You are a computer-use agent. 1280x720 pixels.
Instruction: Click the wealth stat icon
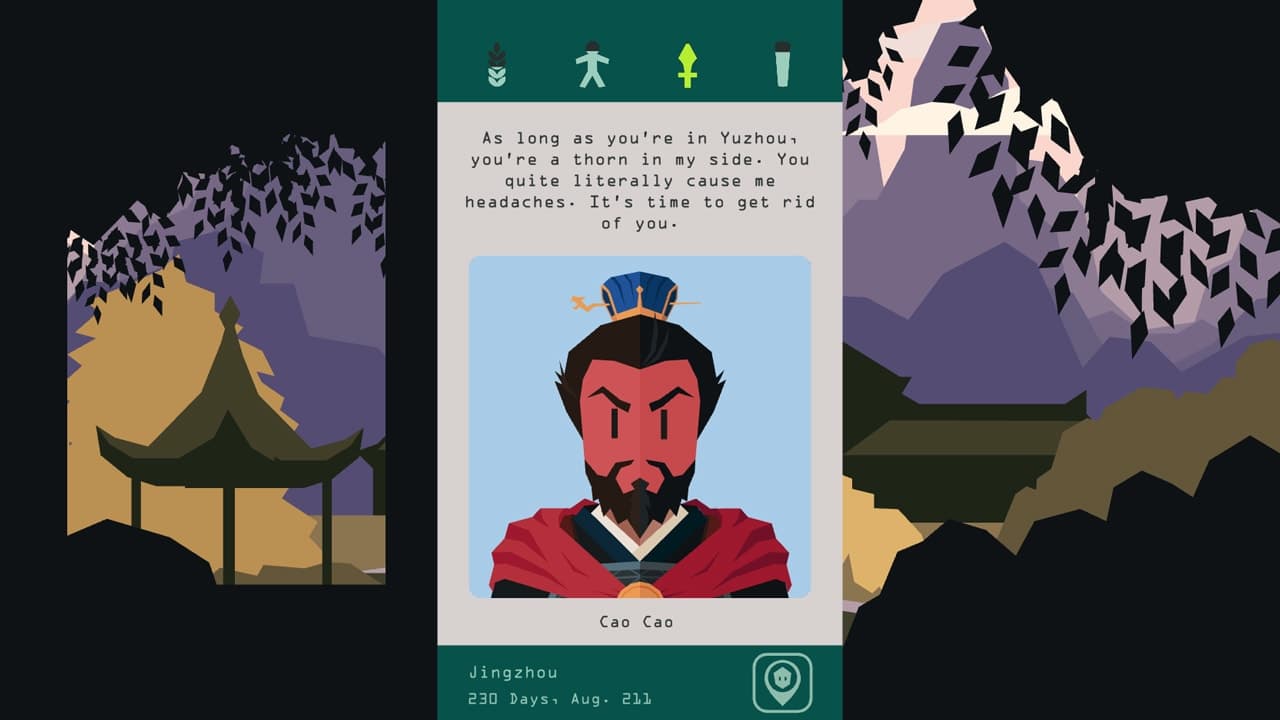point(783,62)
